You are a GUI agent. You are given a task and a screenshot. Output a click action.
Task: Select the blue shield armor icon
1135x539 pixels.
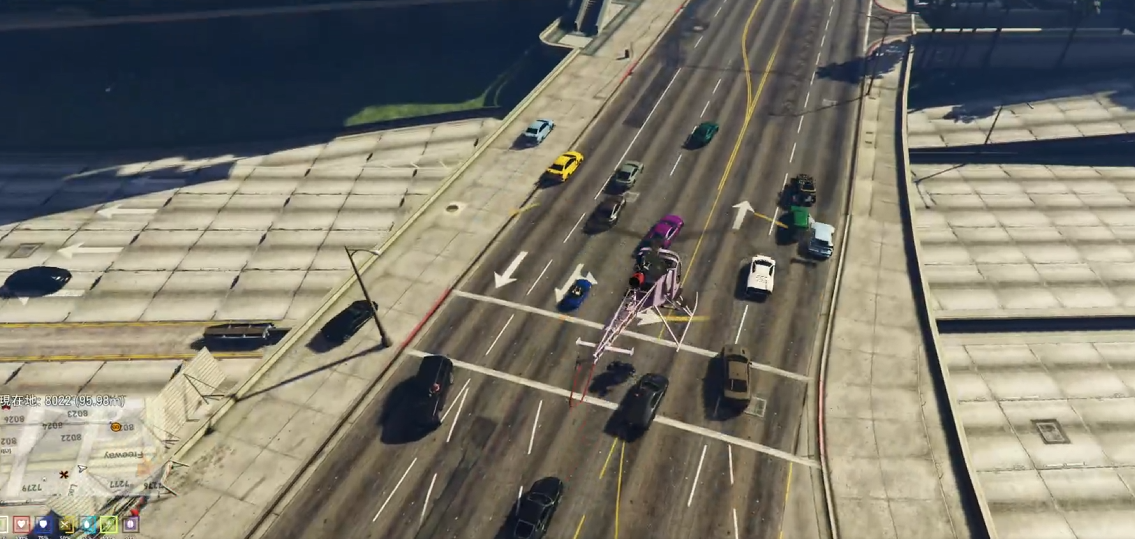point(43,524)
